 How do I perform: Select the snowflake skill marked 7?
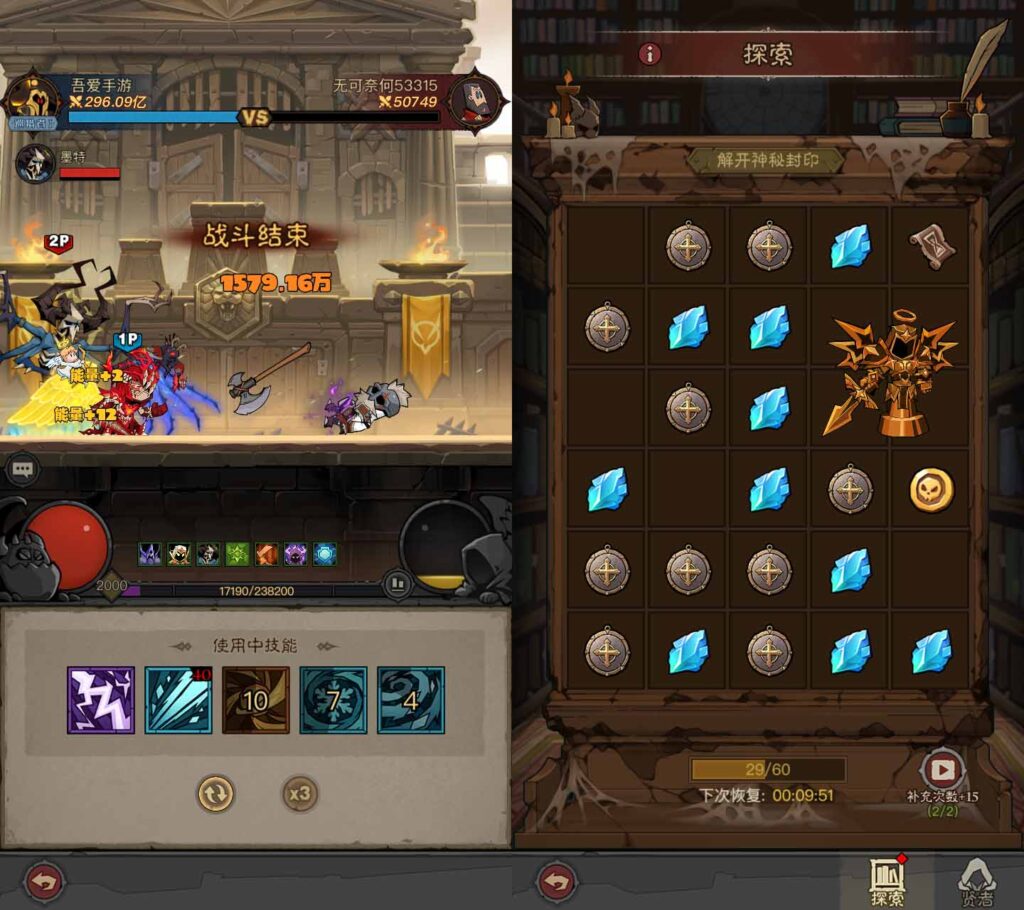pos(334,700)
